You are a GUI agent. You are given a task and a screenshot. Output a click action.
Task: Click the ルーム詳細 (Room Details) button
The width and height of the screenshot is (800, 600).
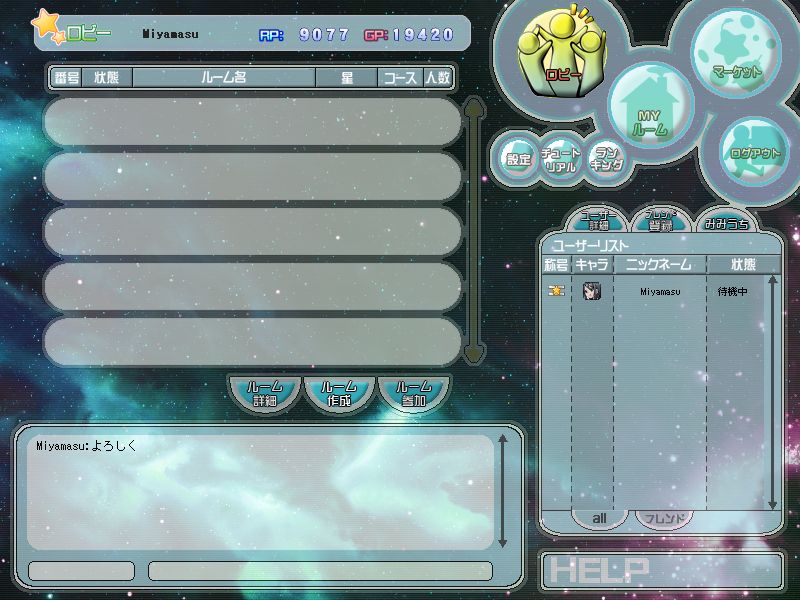pyautogui.click(x=264, y=394)
